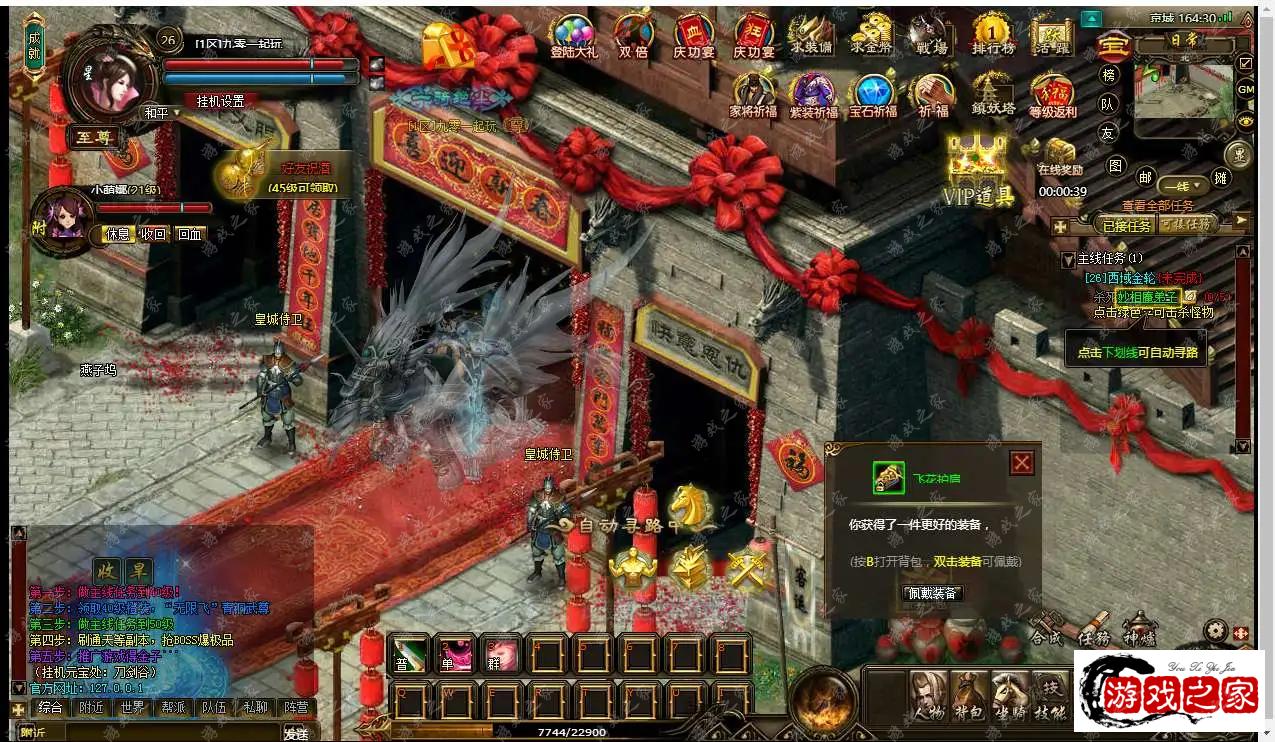Close the new equipment popup
The height and width of the screenshot is (742, 1275).
tap(1021, 463)
